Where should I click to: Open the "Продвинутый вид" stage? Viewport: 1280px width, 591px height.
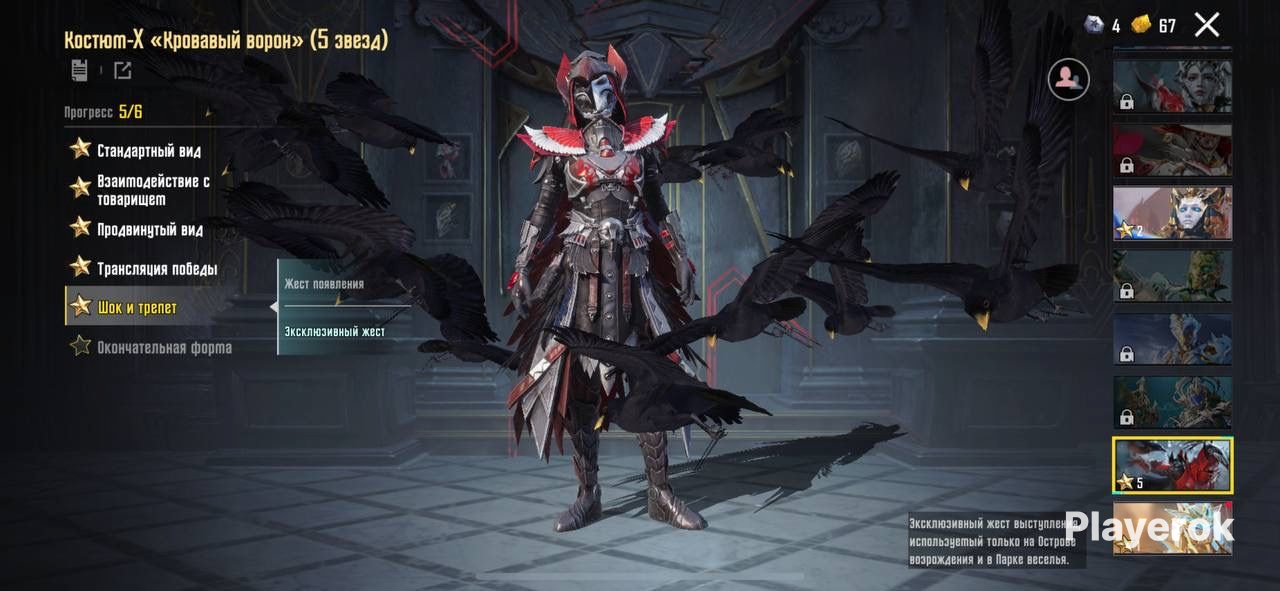click(149, 230)
